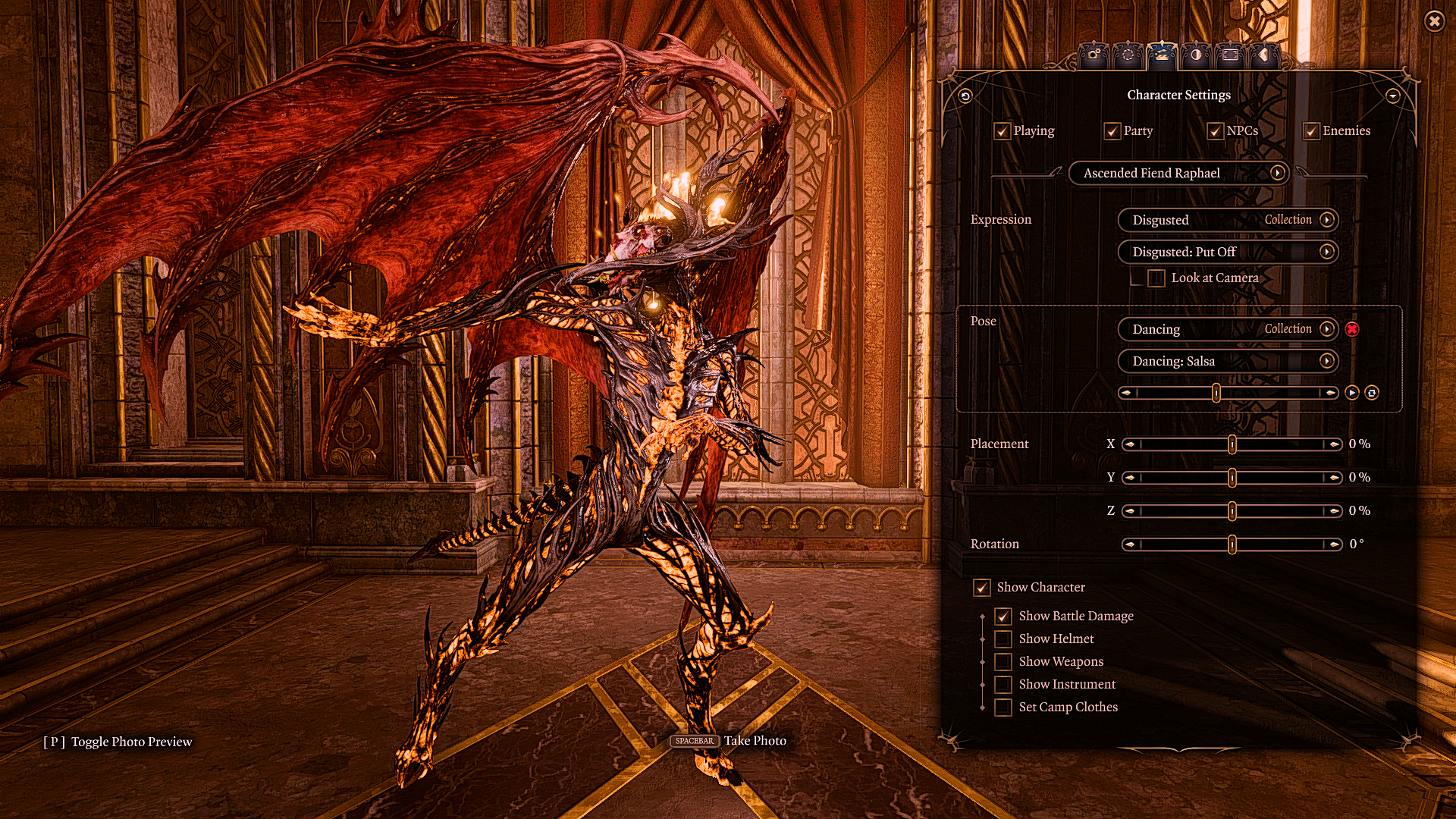Viewport: 1456px width, 819px height.
Task: Disable Show Battle Damage
Action: click(x=1003, y=617)
